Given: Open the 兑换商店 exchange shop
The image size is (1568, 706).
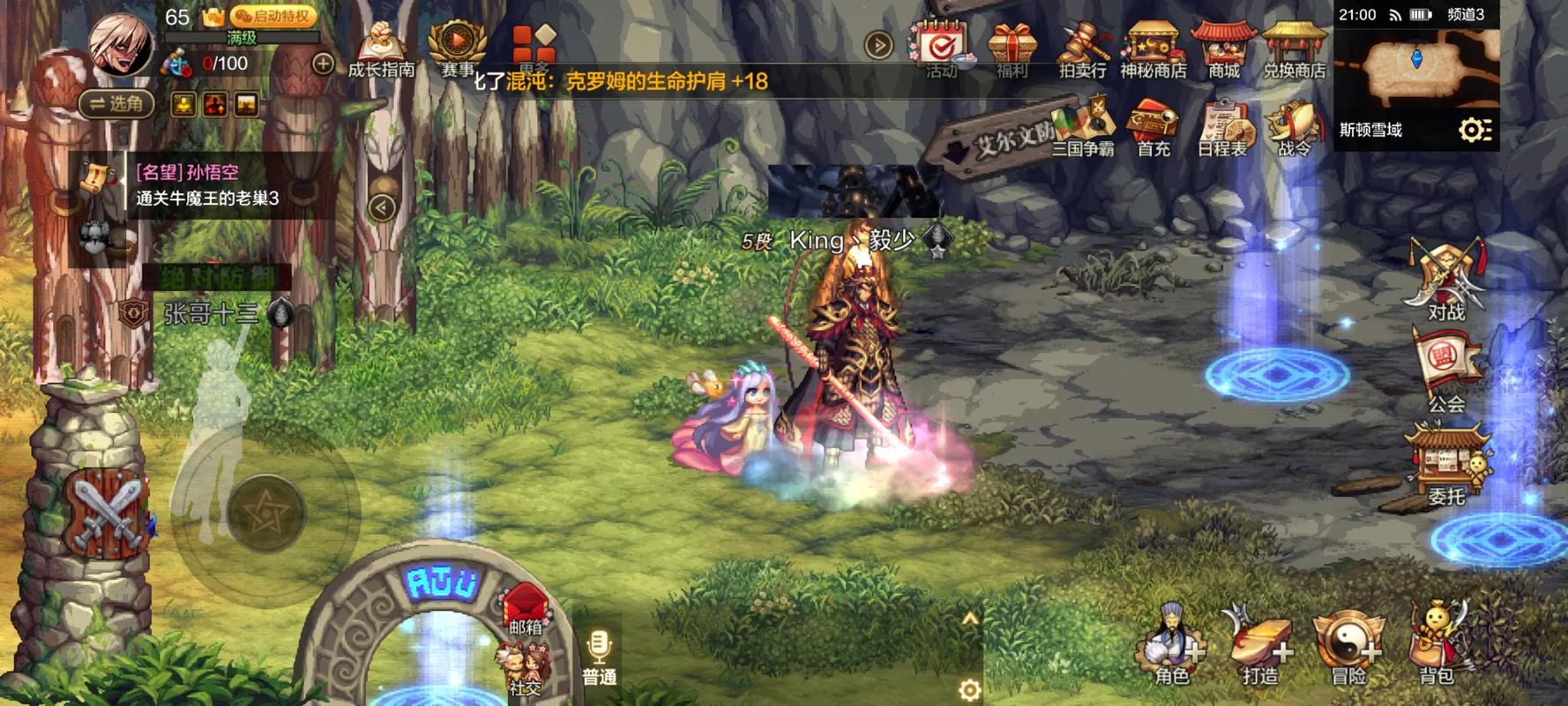Looking at the screenshot, I should tap(1294, 49).
